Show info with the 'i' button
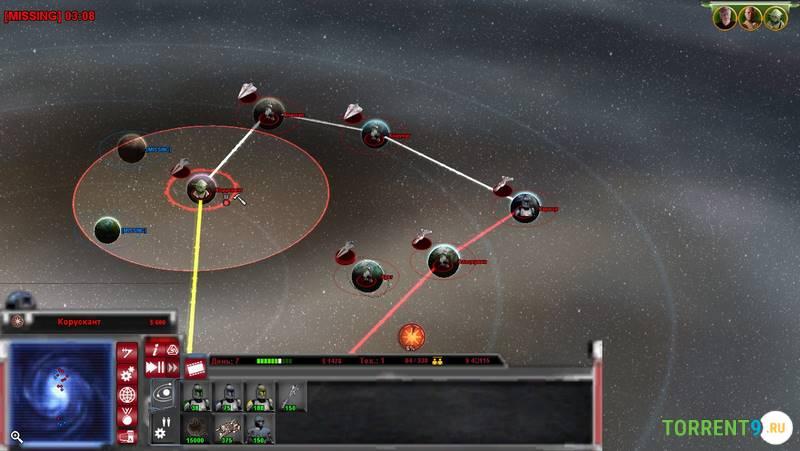The height and width of the screenshot is (451, 800). (155, 349)
